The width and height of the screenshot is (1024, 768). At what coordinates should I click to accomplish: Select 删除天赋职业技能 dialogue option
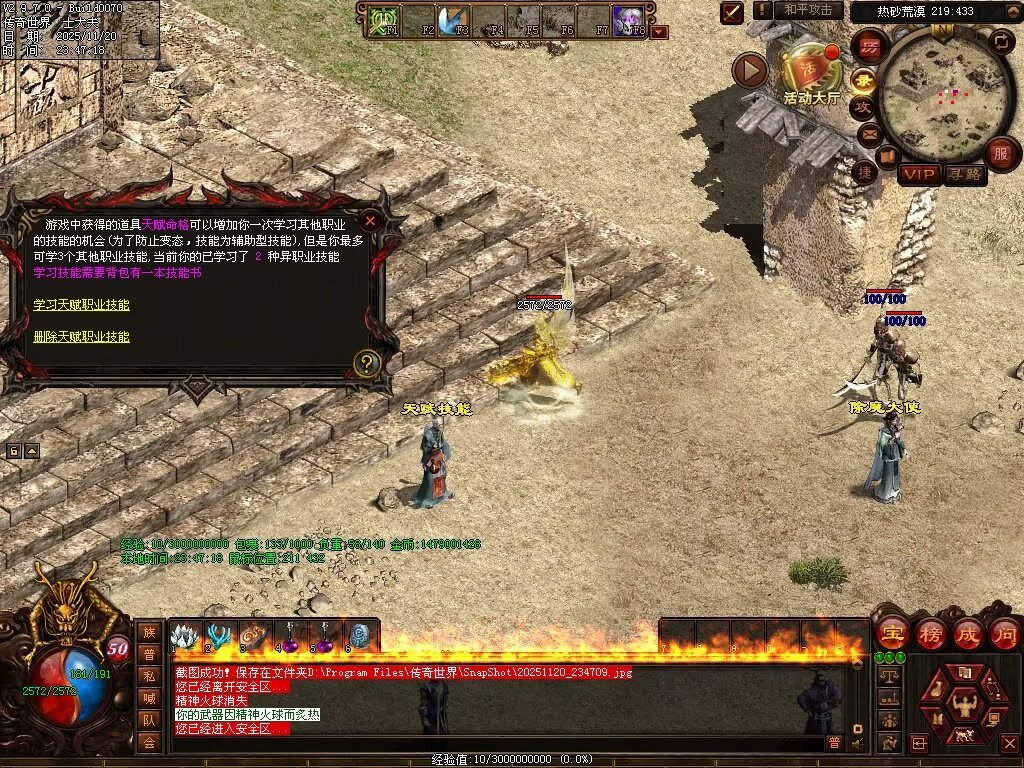[x=81, y=337]
